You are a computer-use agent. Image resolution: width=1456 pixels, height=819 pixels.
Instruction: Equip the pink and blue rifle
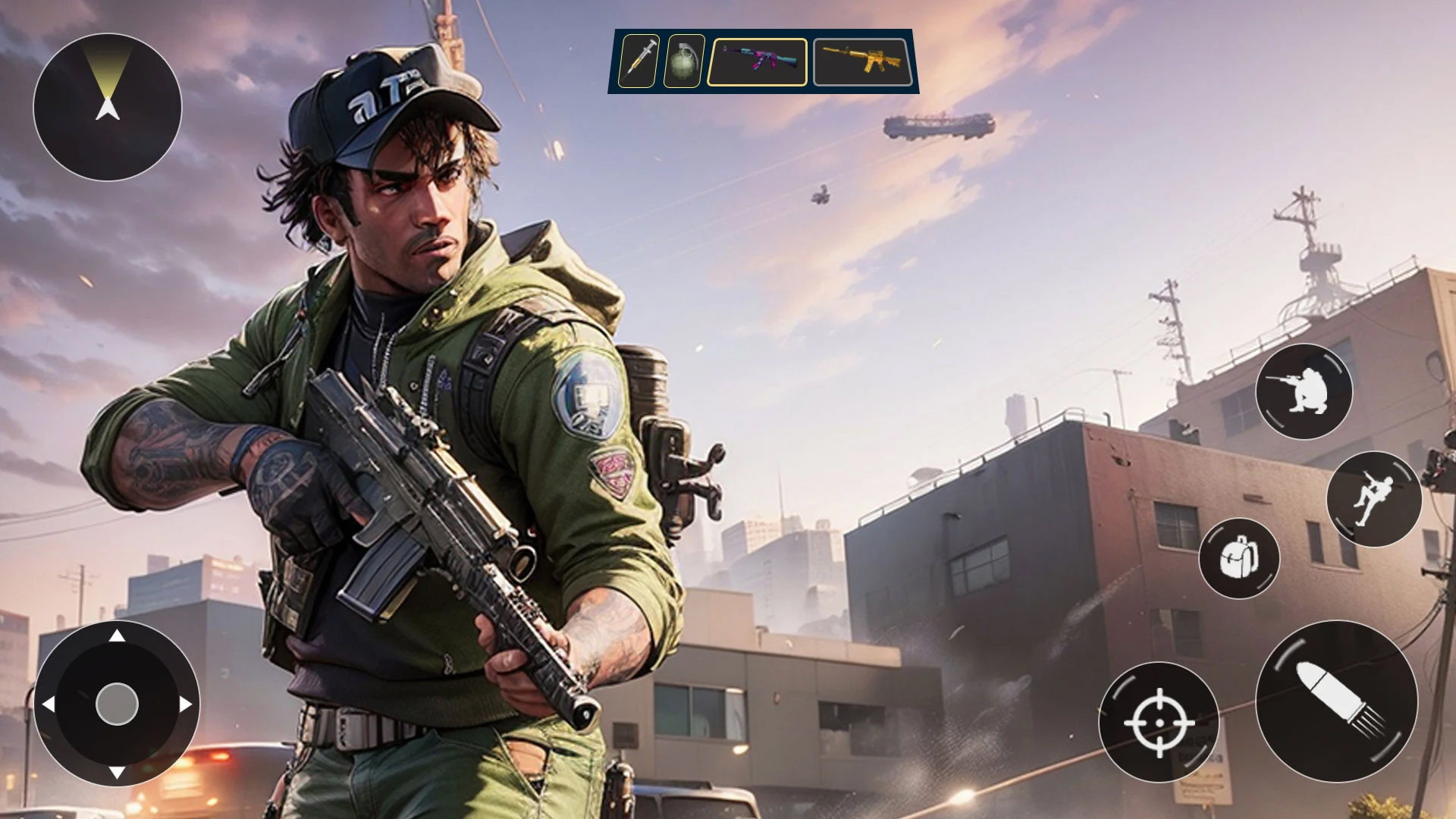tap(757, 61)
